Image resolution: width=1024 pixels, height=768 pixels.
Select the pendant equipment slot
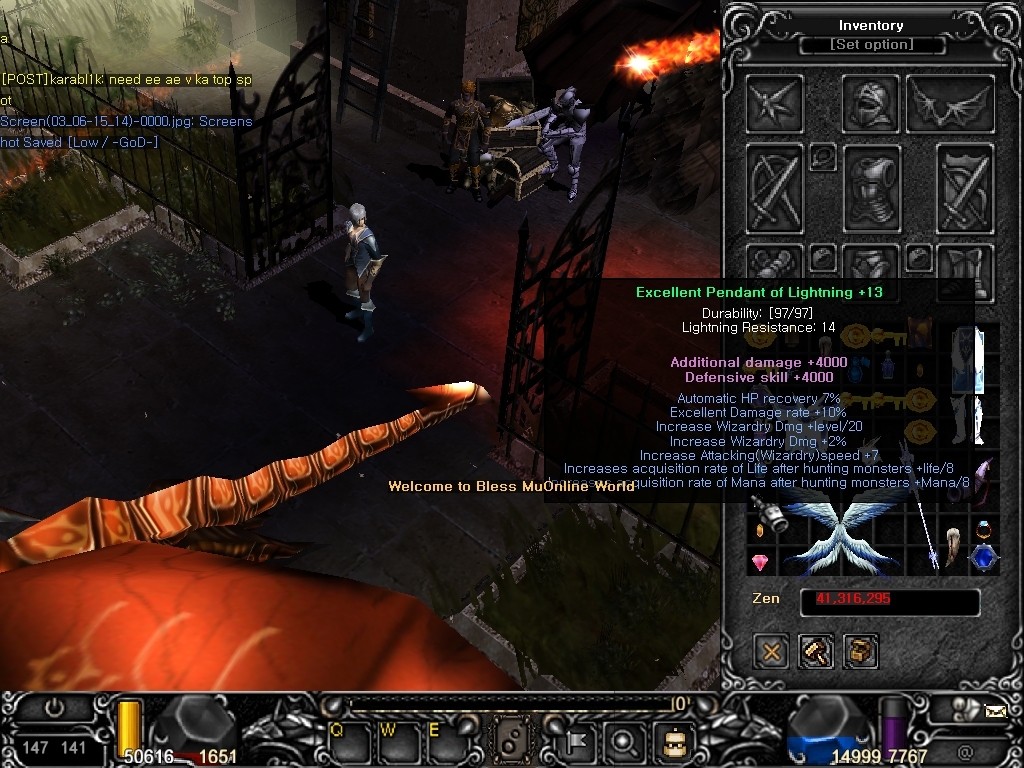tap(823, 156)
